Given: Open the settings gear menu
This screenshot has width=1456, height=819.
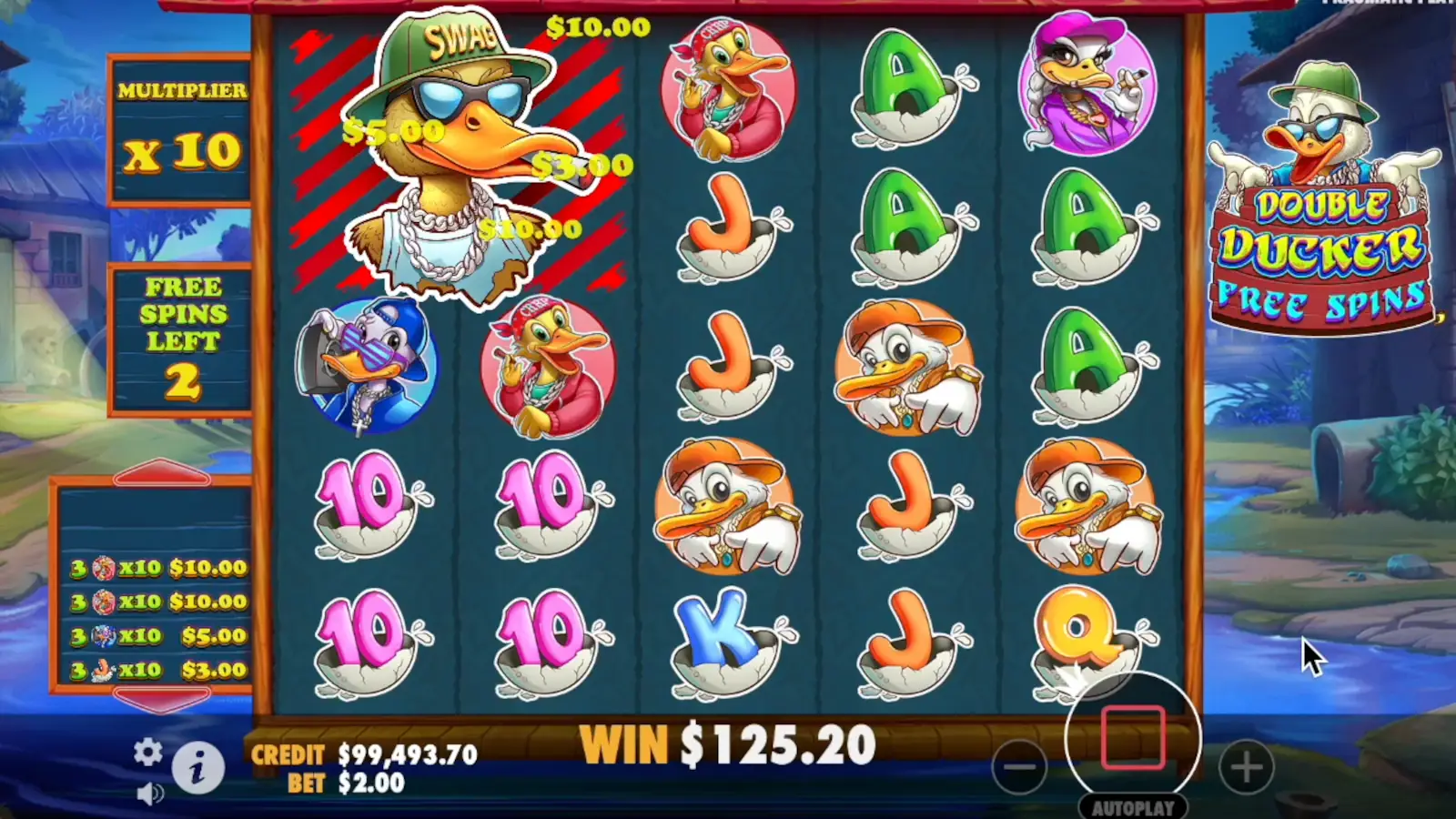Looking at the screenshot, I should point(147,753).
